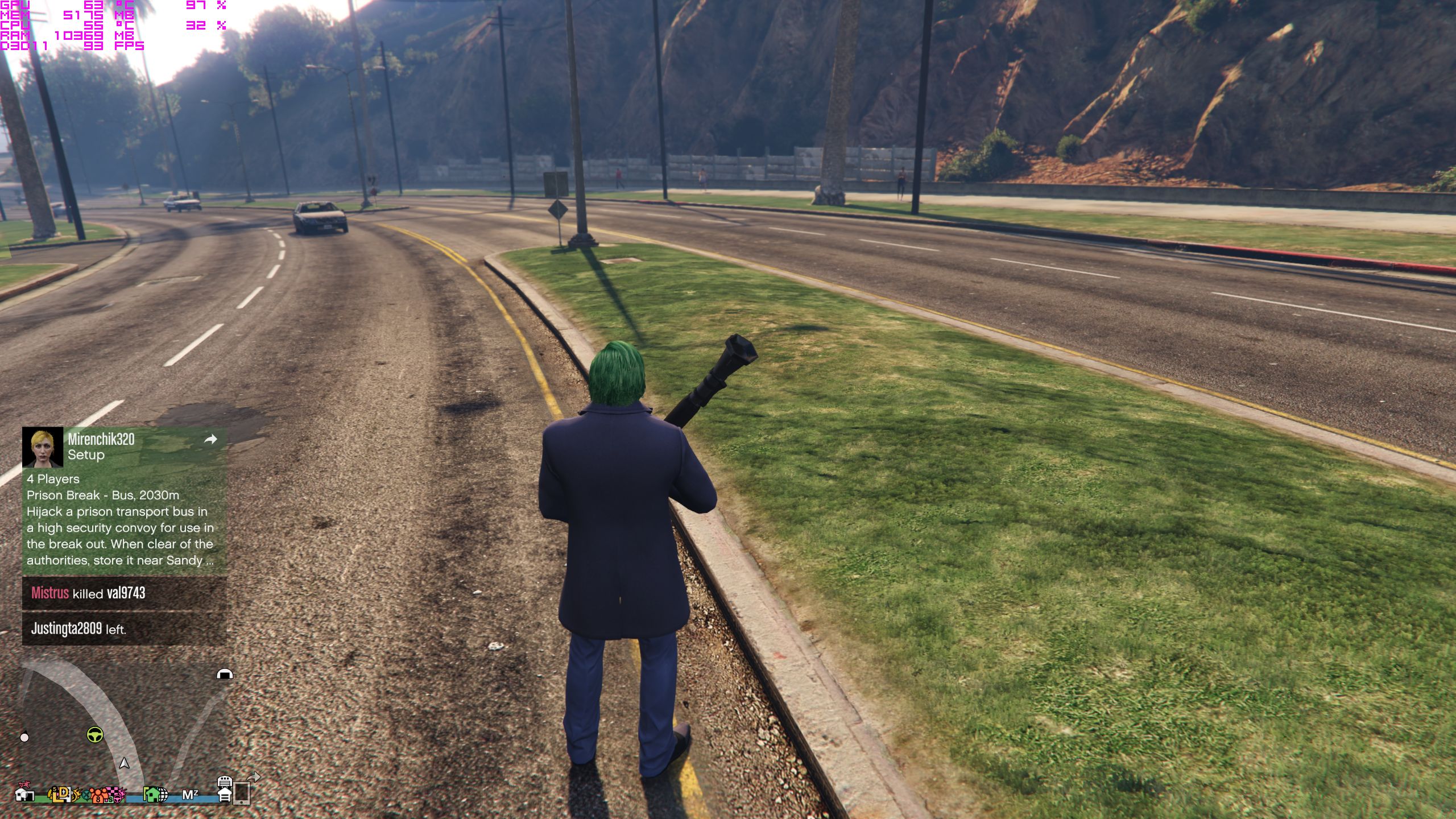Image resolution: width=1456 pixels, height=819 pixels.
Task: Click the white house blip under pink dog
Action: tap(24, 795)
